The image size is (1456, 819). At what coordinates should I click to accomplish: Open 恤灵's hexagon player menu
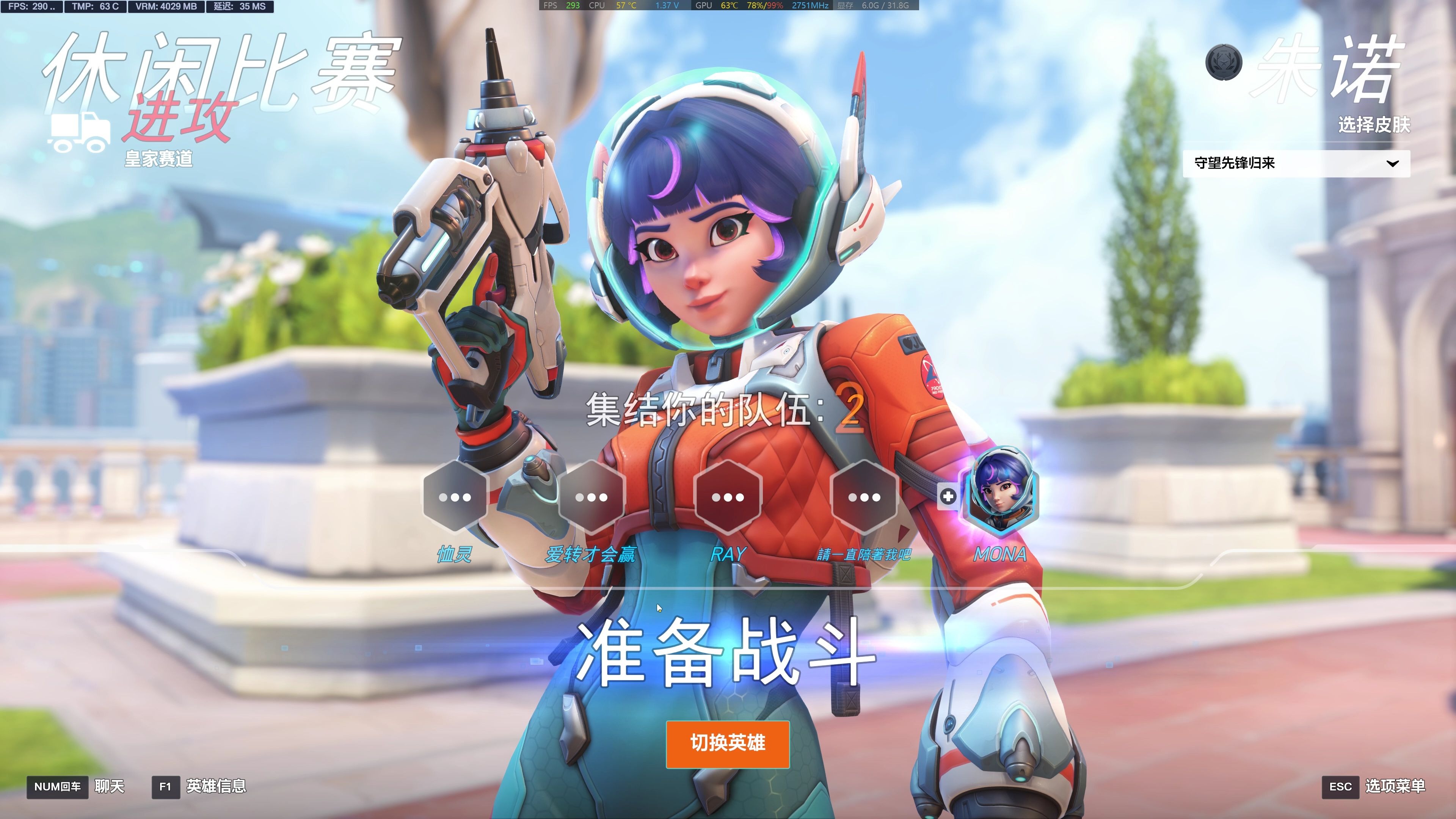click(455, 497)
